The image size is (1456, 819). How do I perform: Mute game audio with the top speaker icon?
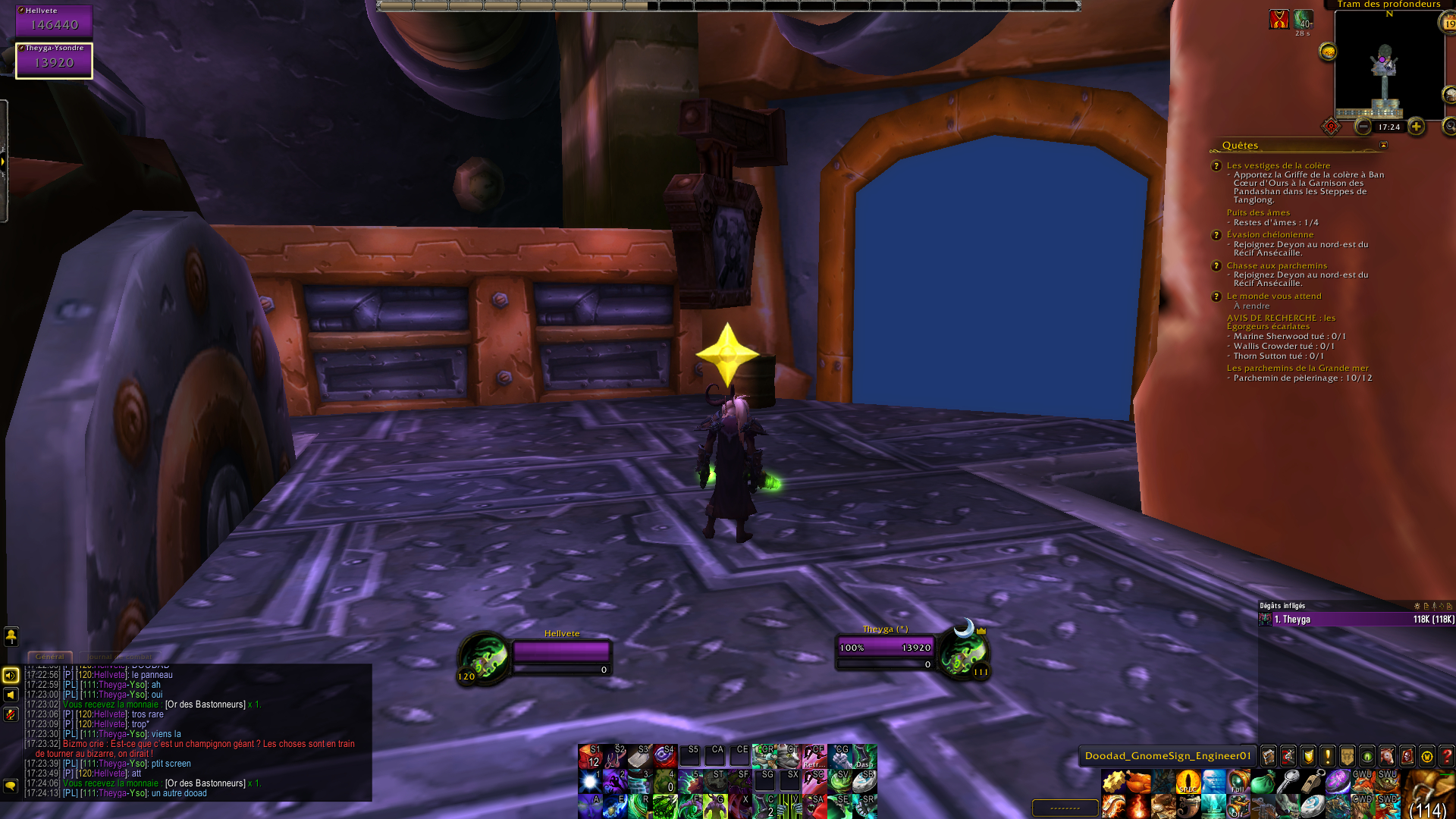click(x=9, y=675)
